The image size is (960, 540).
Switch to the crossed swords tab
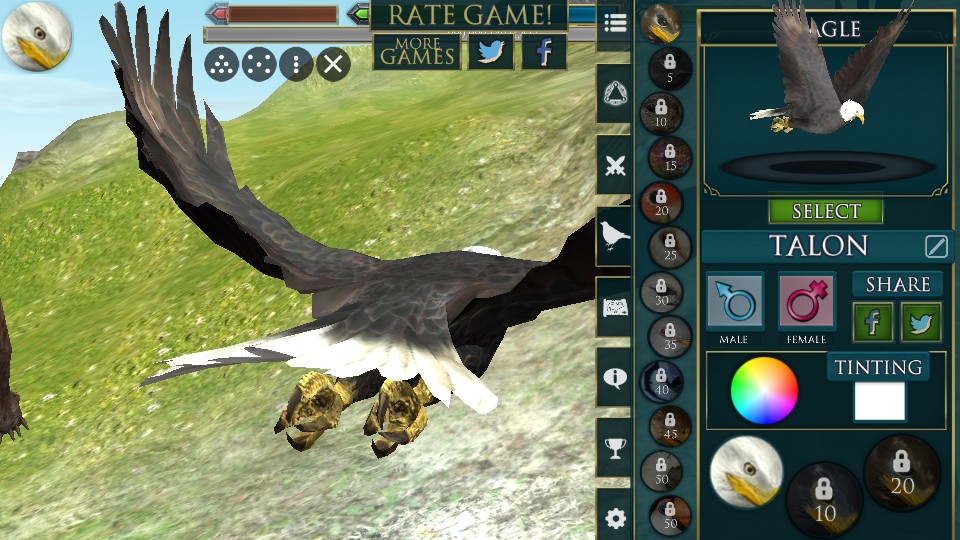(x=615, y=166)
